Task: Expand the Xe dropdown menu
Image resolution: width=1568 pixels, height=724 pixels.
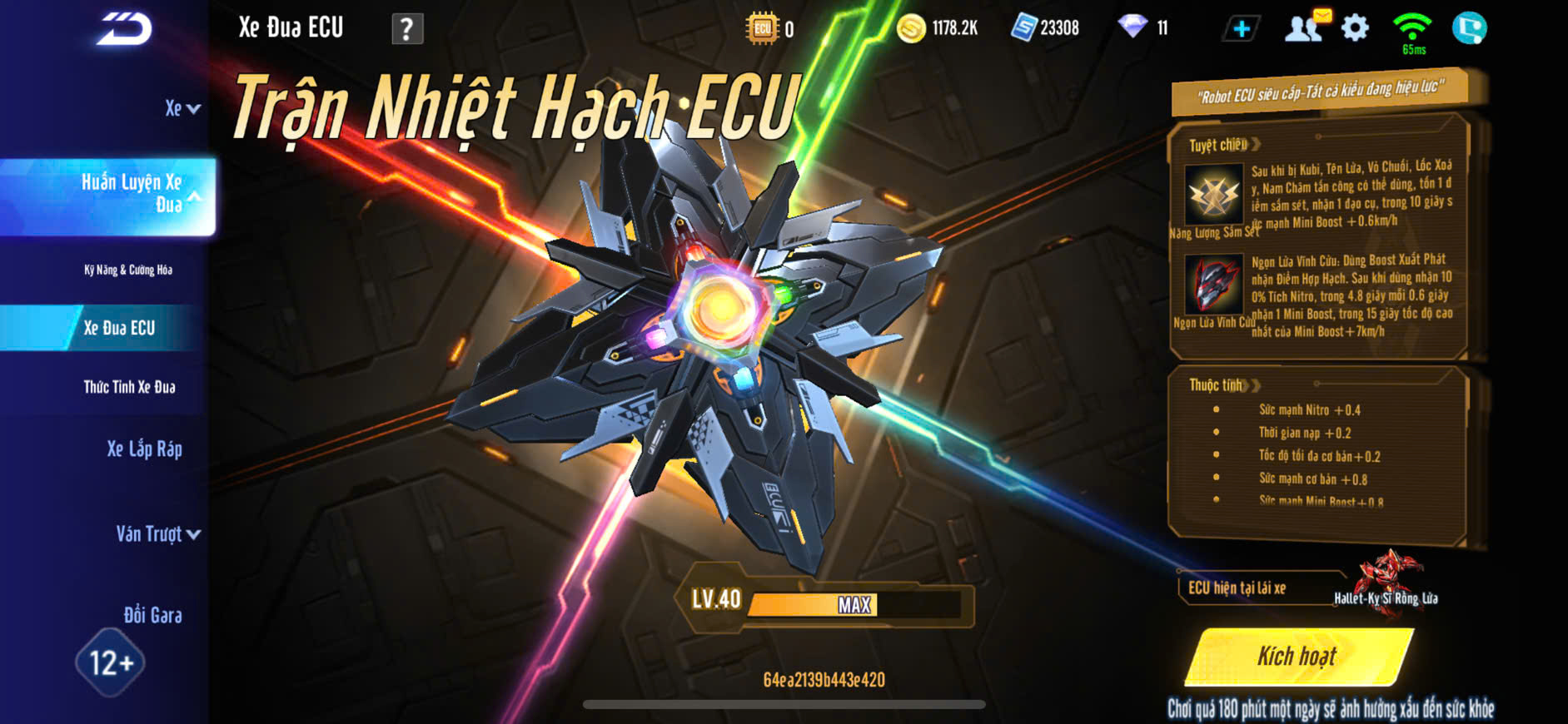Action: point(182,109)
